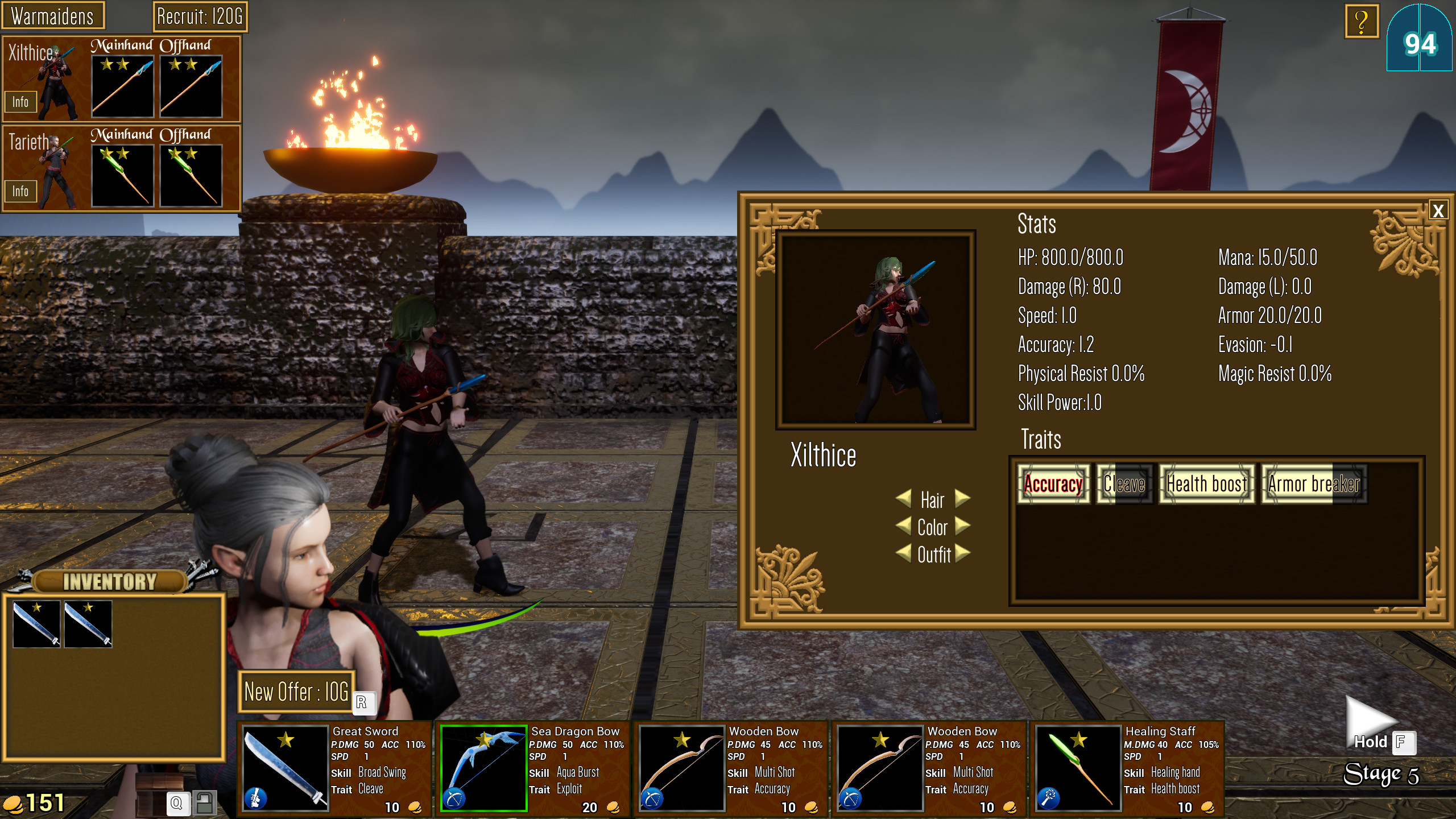
Task: Select the Accuracy trait
Action: [x=1053, y=484]
